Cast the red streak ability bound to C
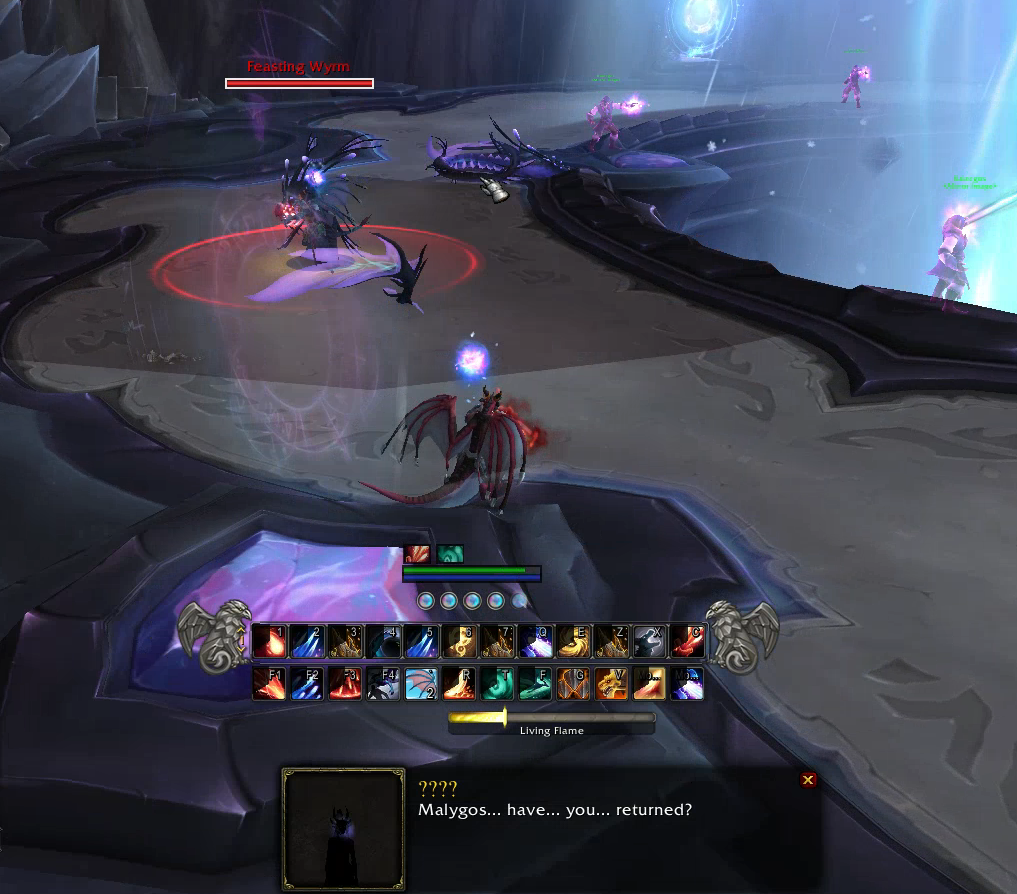The image size is (1017, 894). tap(687, 641)
